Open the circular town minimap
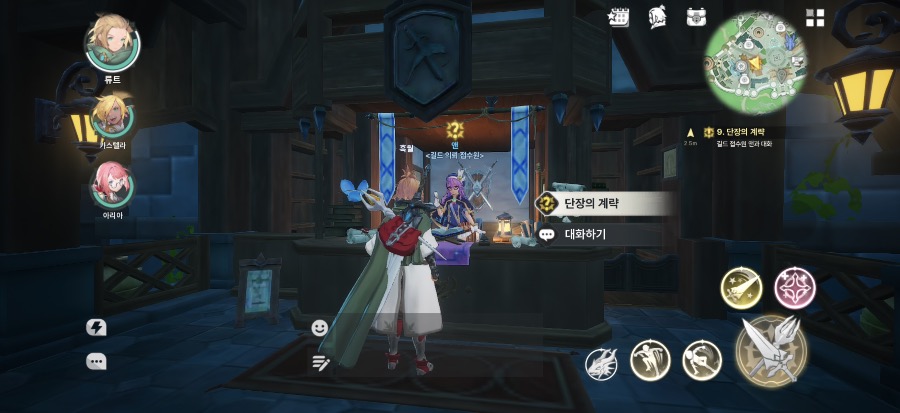Image resolution: width=900 pixels, height=413 pixels. tap(754, 58)
